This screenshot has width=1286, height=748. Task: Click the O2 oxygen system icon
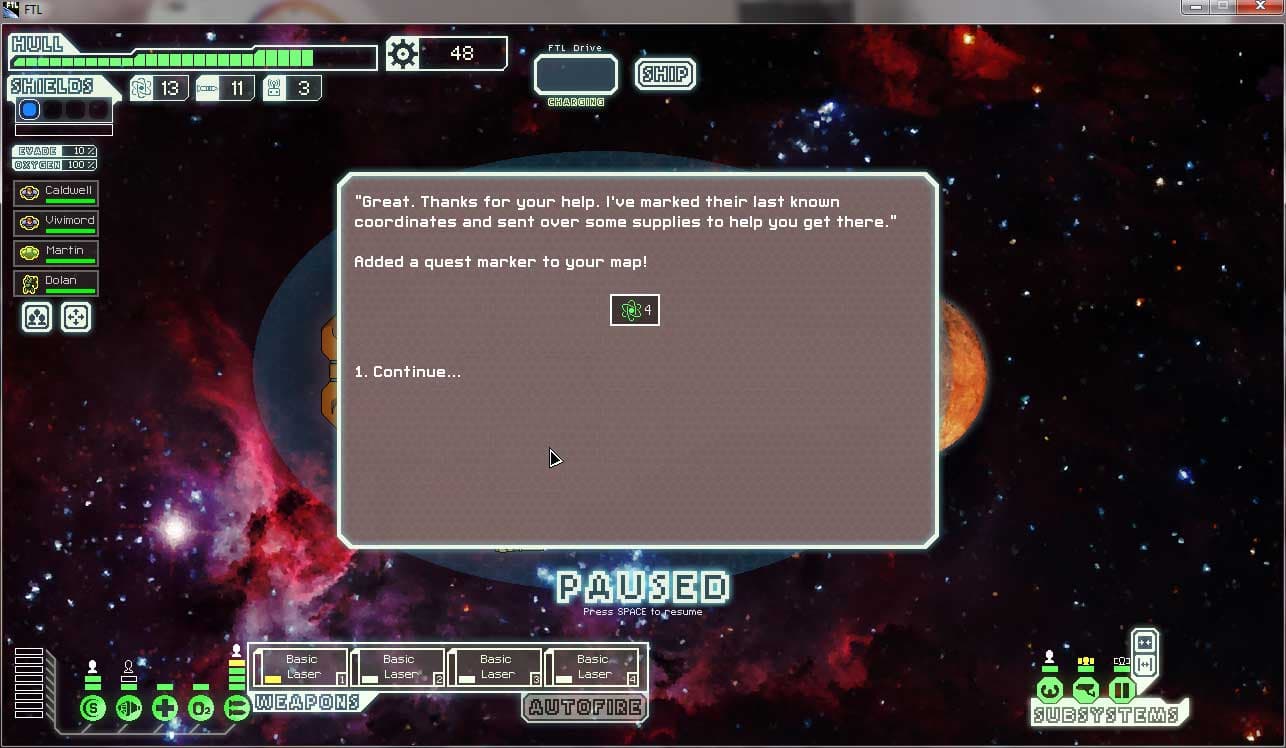[201, 709]
